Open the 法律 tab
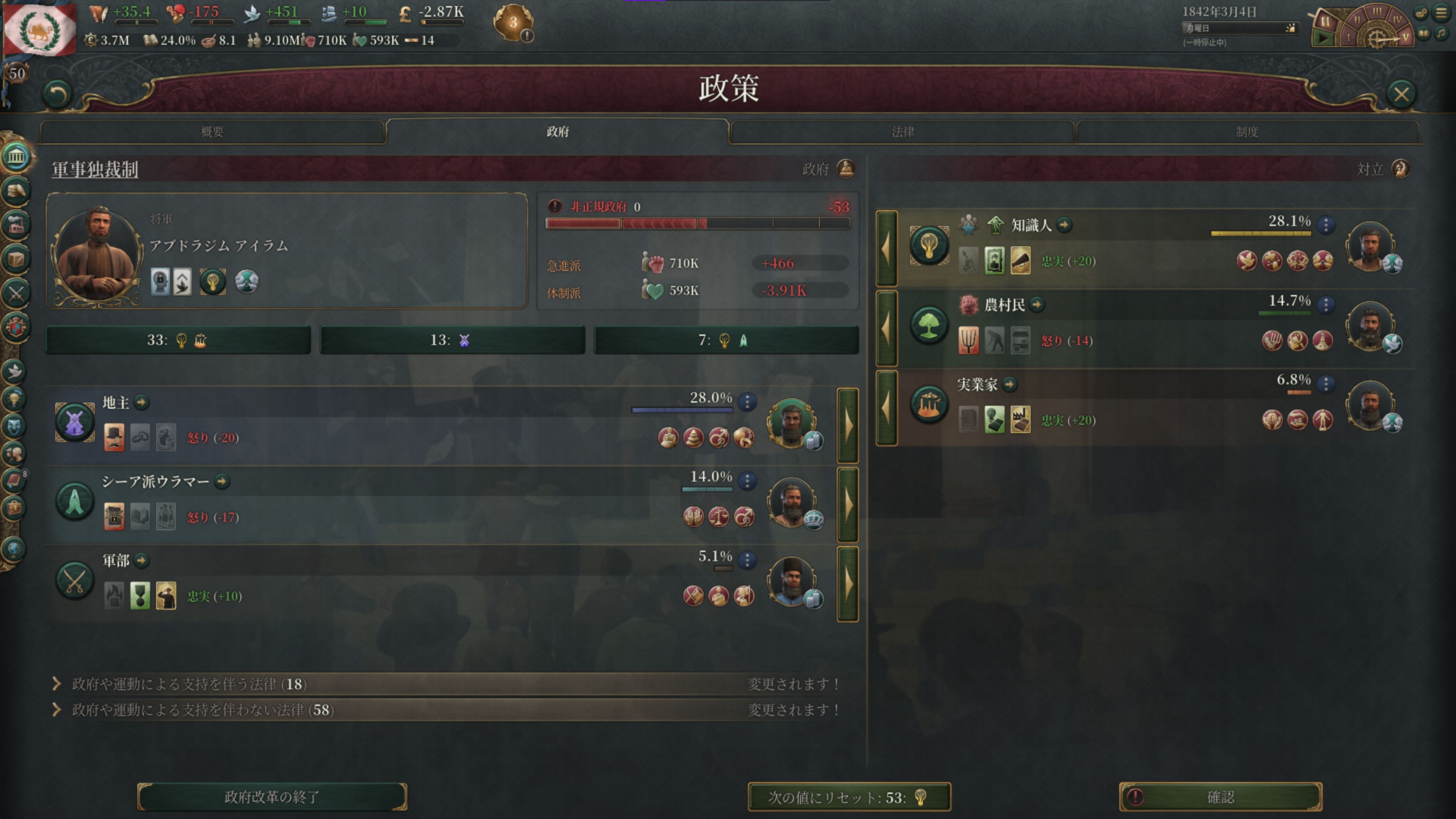This screenshot has width=1456, height=819. [902, 132]
